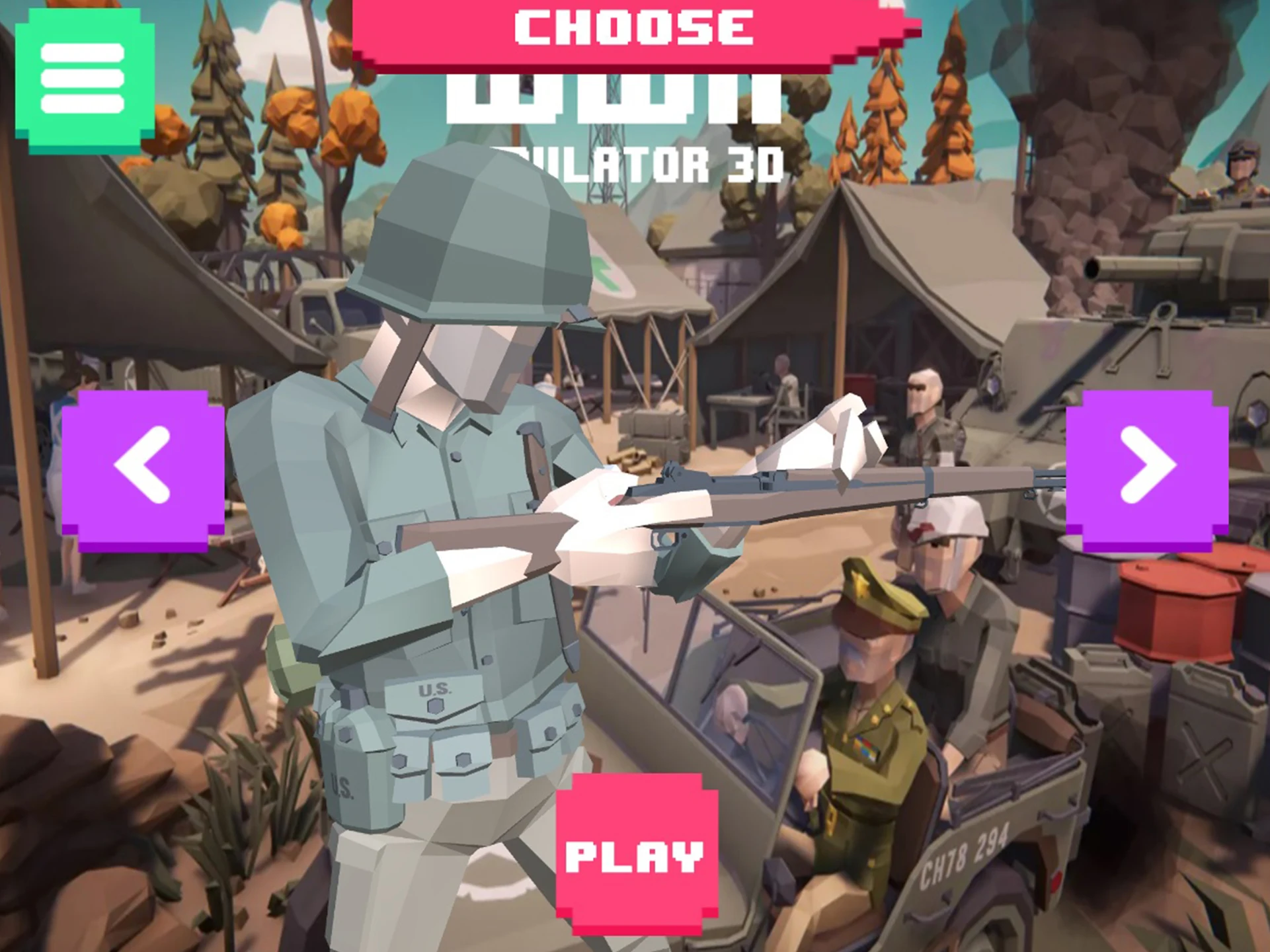Screen dimensions: 1270x952
Task: Select the US soldier character model
Action: [463, 529]
